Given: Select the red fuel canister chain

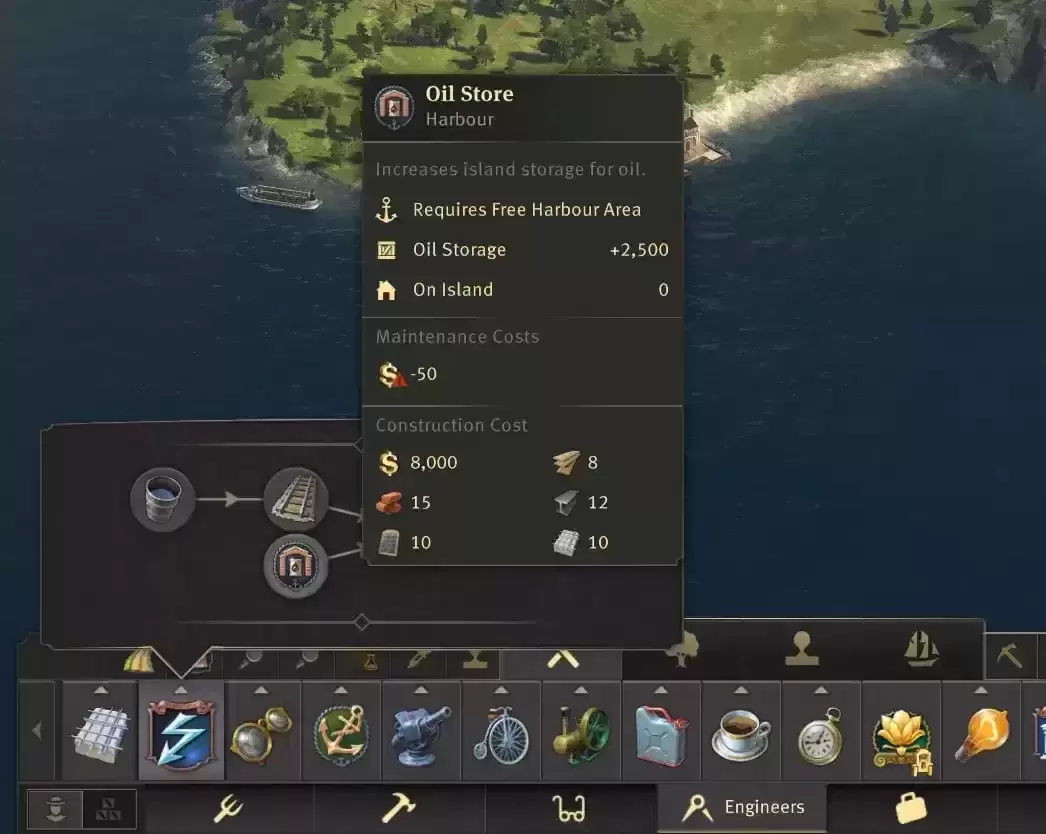Looking at the screenshot, I should click(661, 732).
